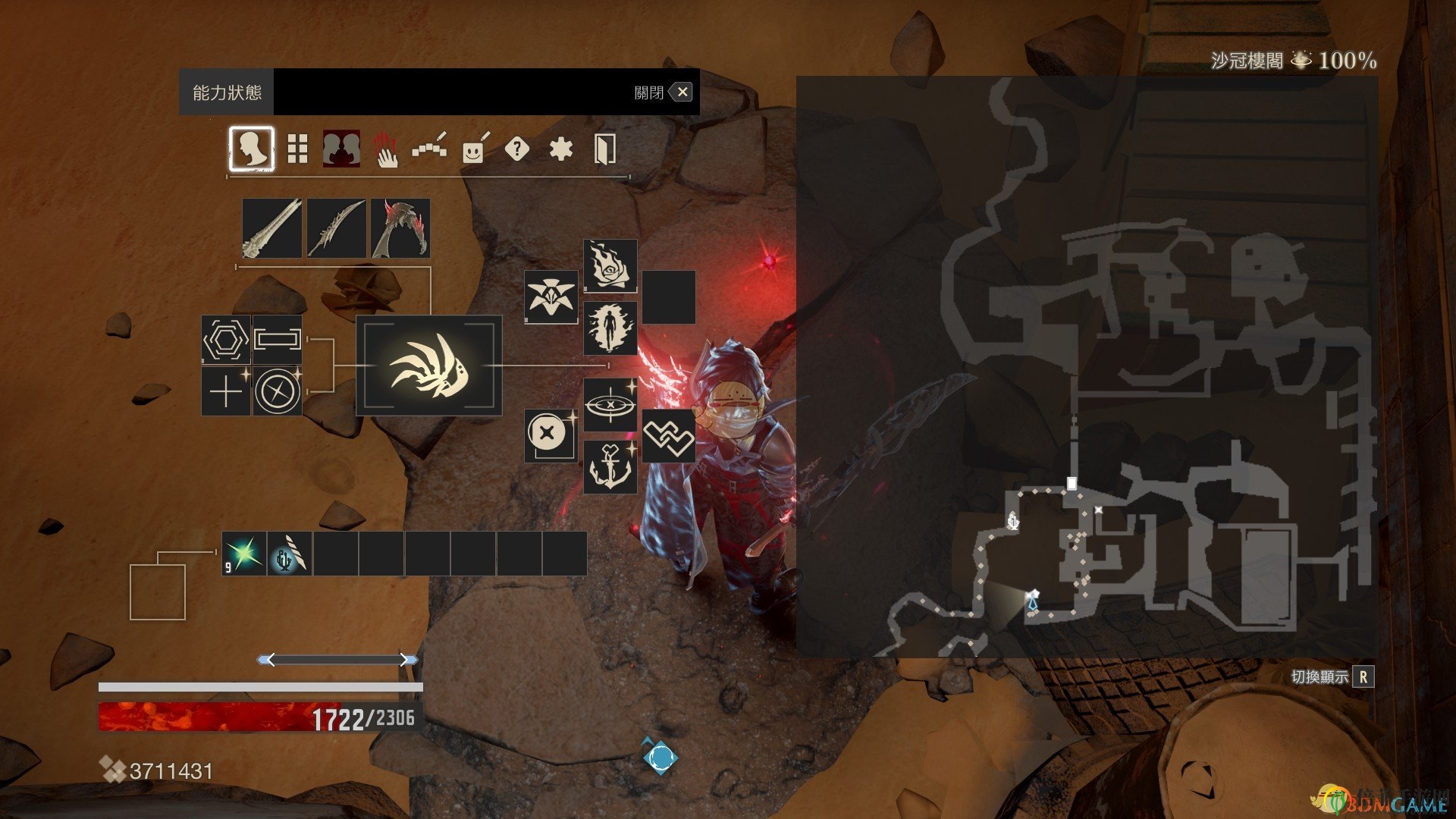Select the anchor ability icon
1456x819 pixels.
(610, 467)
